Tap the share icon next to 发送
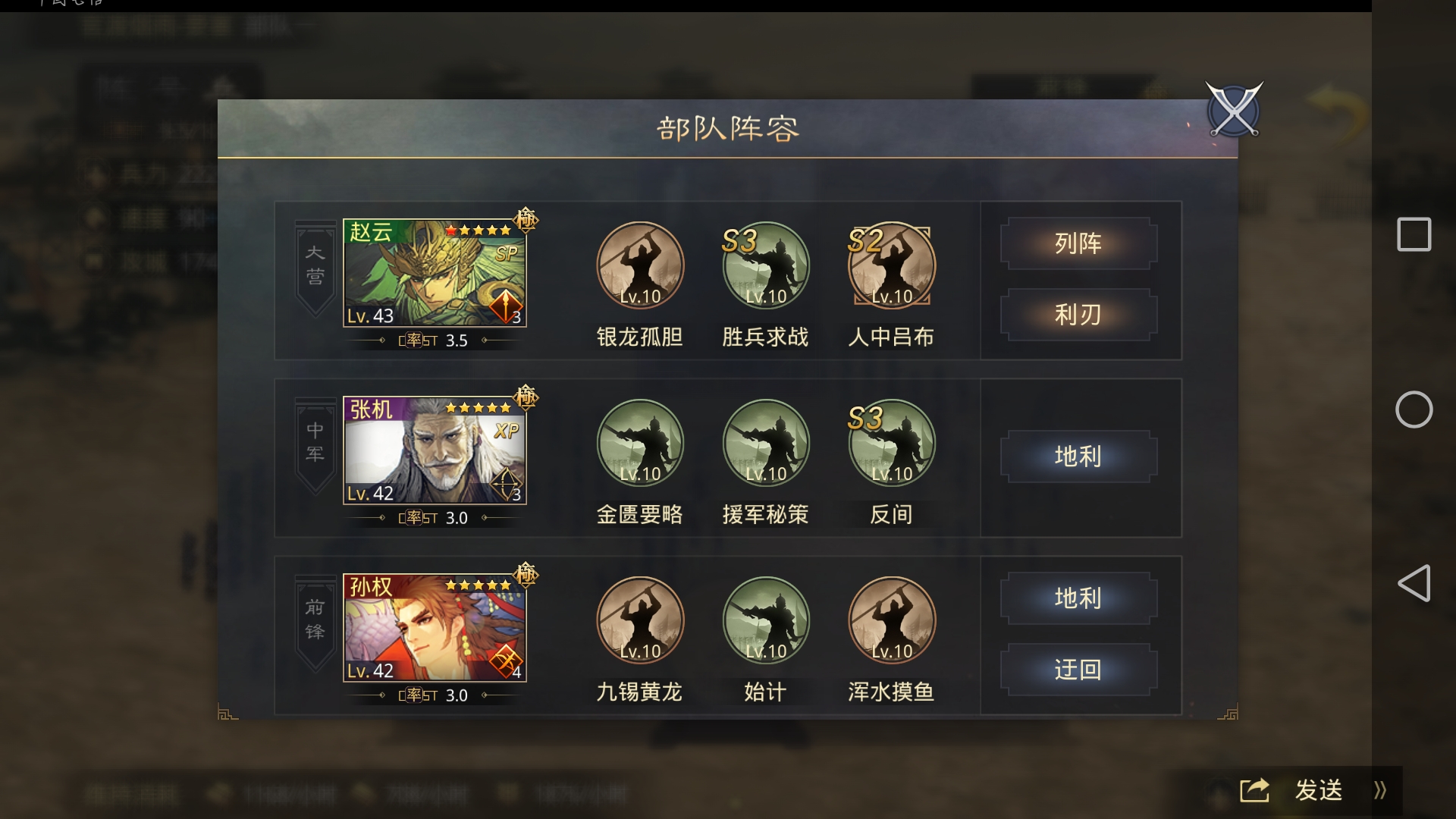This screenshot has height=819, width=1456. tap(1255, 790)
